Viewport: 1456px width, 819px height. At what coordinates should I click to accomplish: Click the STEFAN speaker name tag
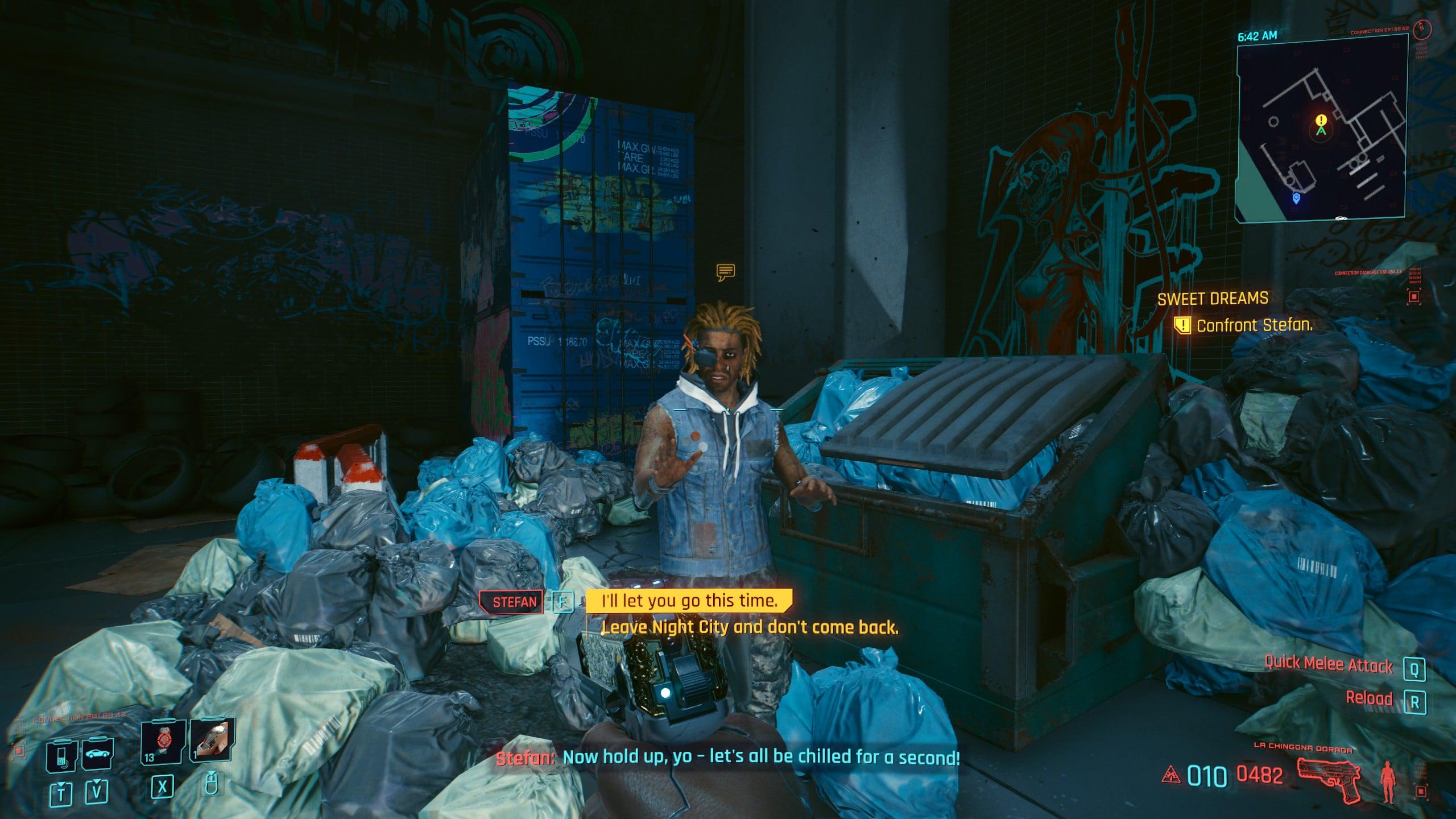[514, 602]
